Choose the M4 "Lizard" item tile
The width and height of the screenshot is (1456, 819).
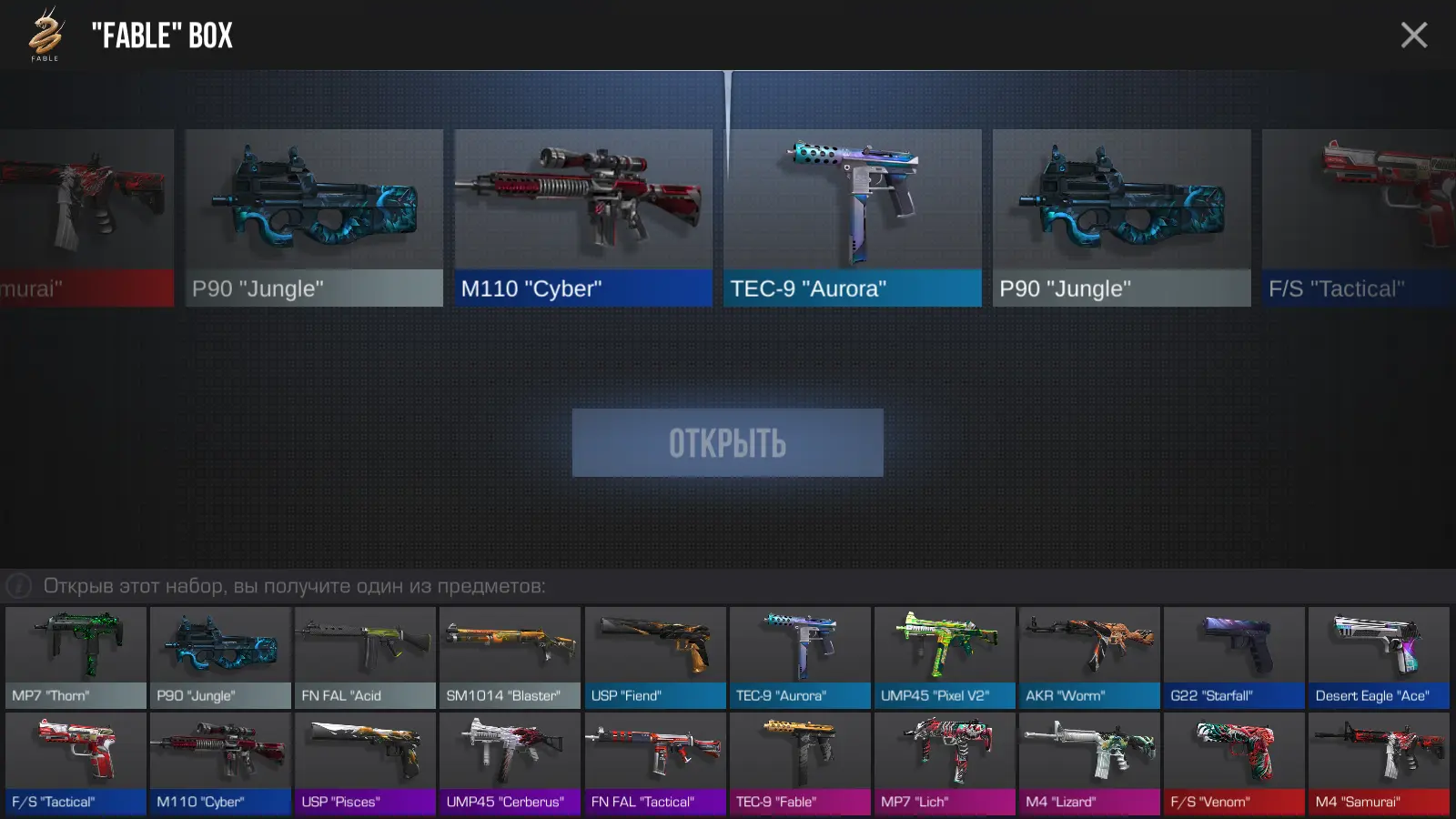1089,763
